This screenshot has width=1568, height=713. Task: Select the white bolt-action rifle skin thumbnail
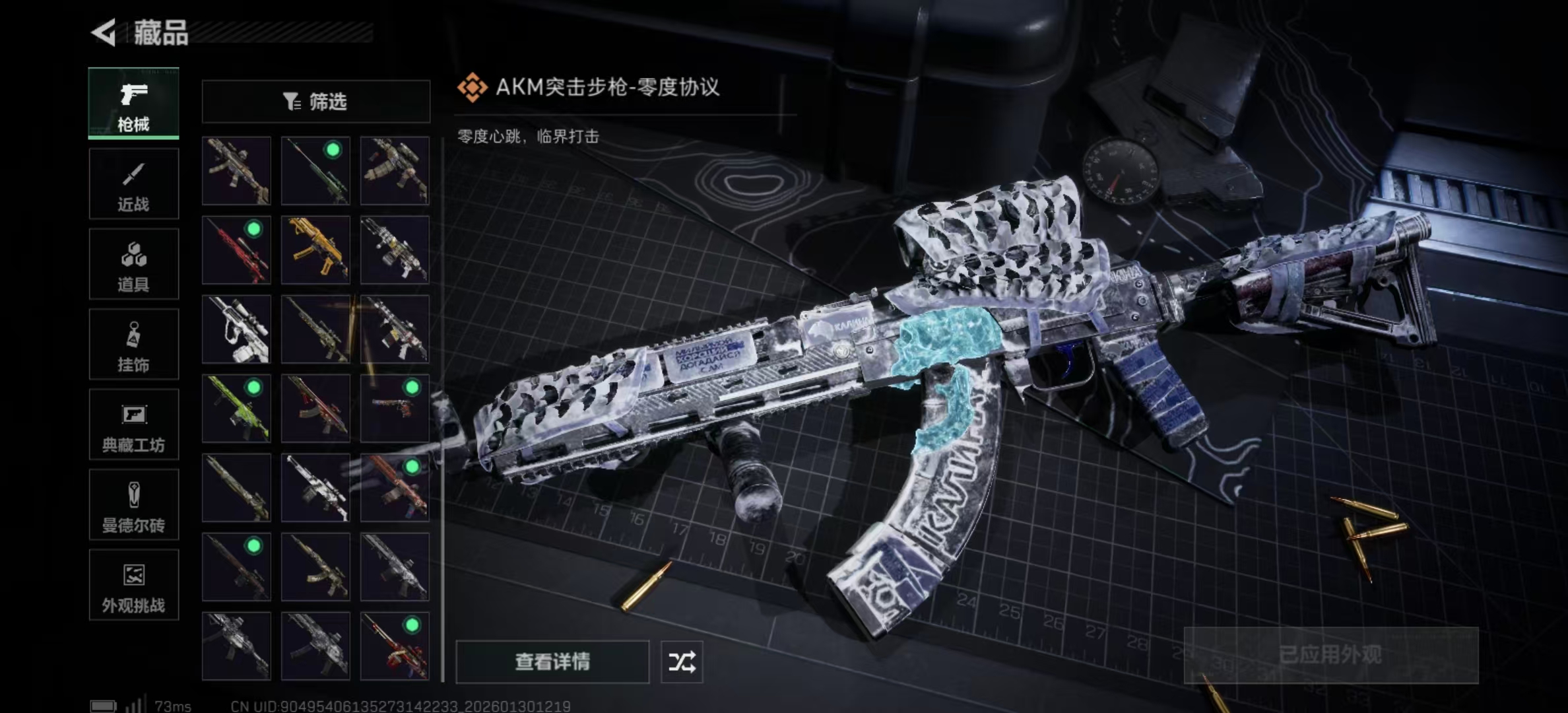[x=315, y=489]
